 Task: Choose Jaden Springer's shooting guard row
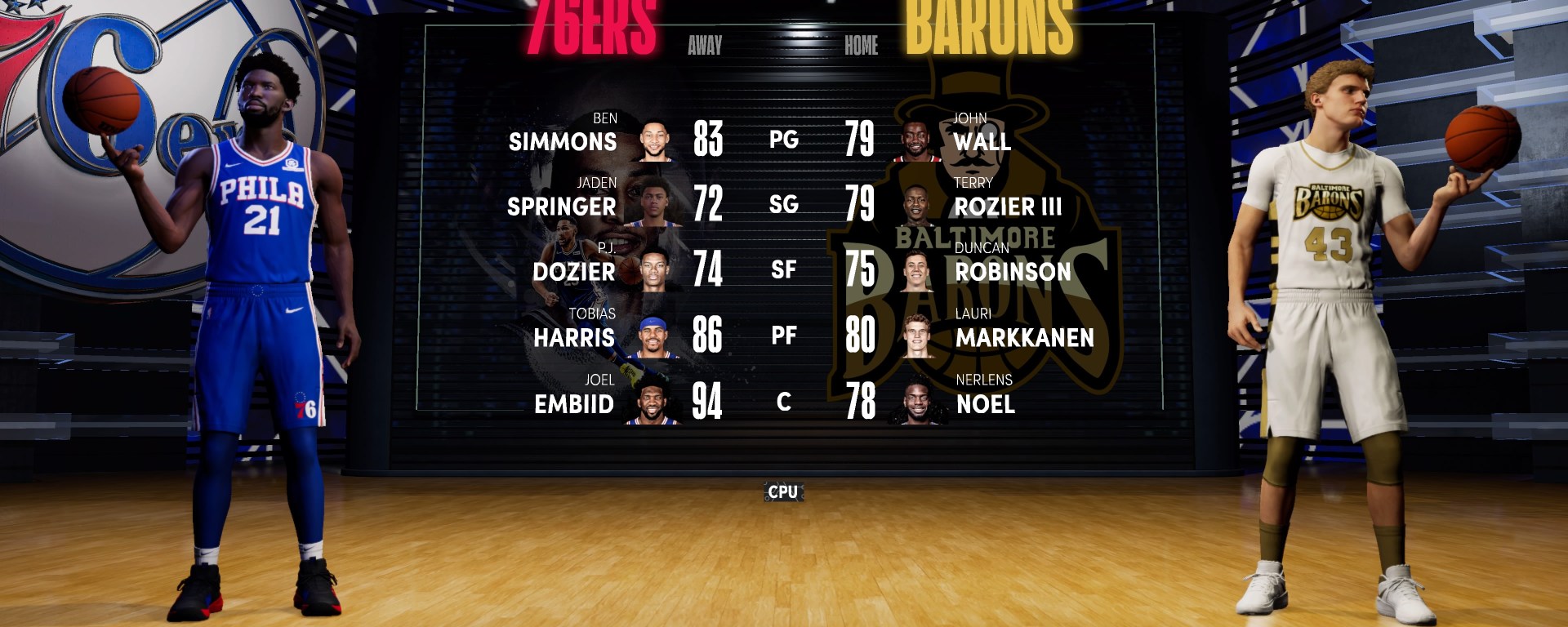point(562,206)
